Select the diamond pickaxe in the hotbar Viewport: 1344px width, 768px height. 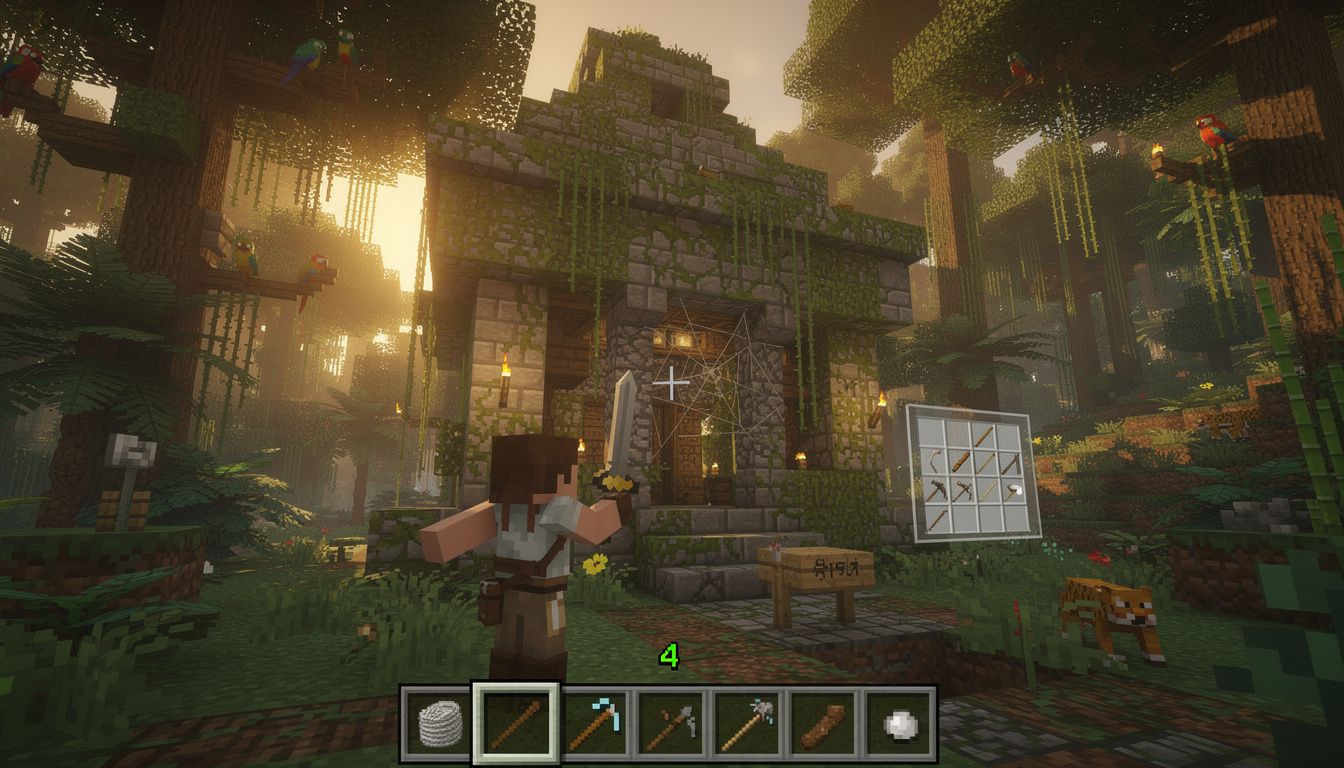[x=595, y=722]
